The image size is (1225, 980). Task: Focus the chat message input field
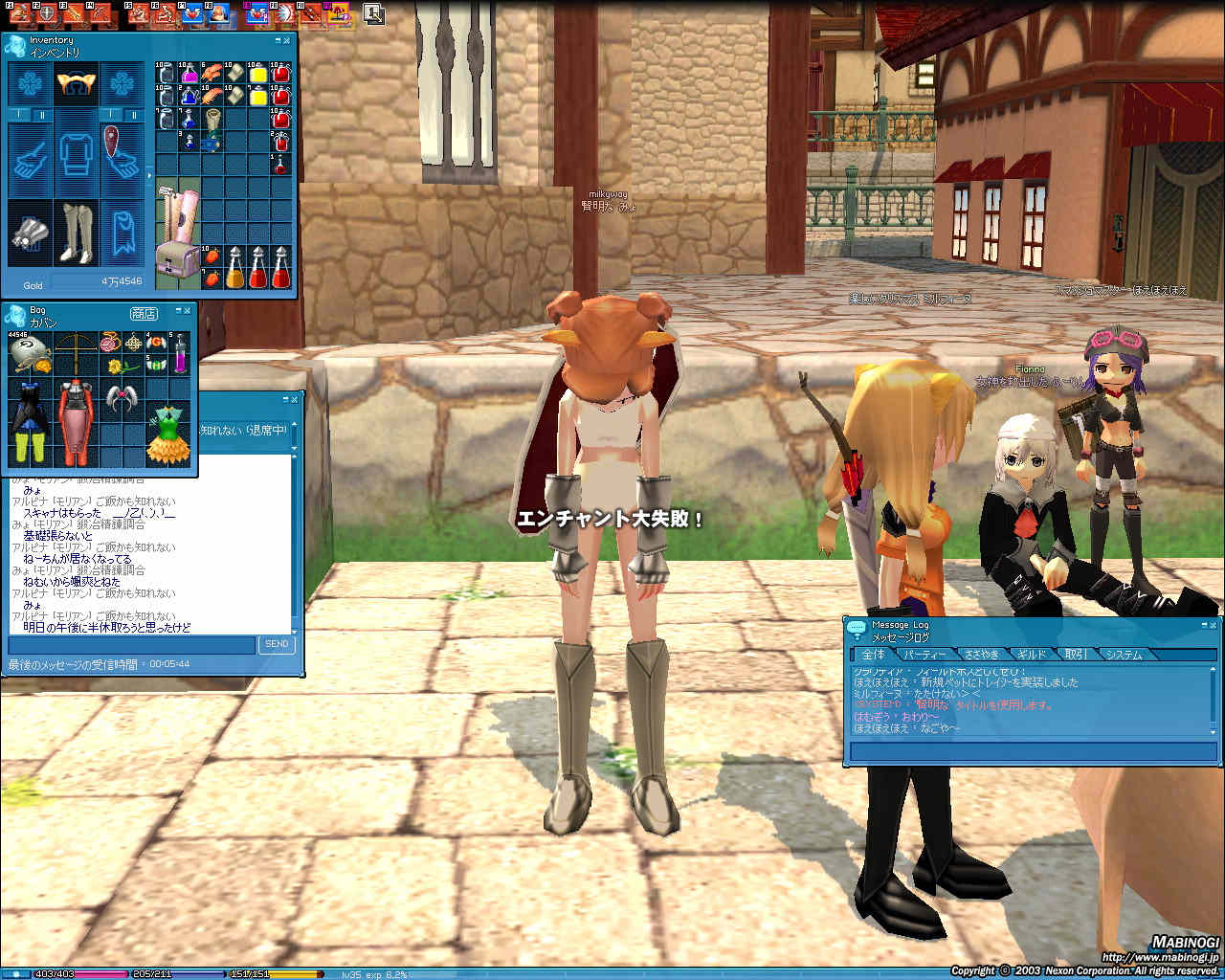(x=132, y=645)
